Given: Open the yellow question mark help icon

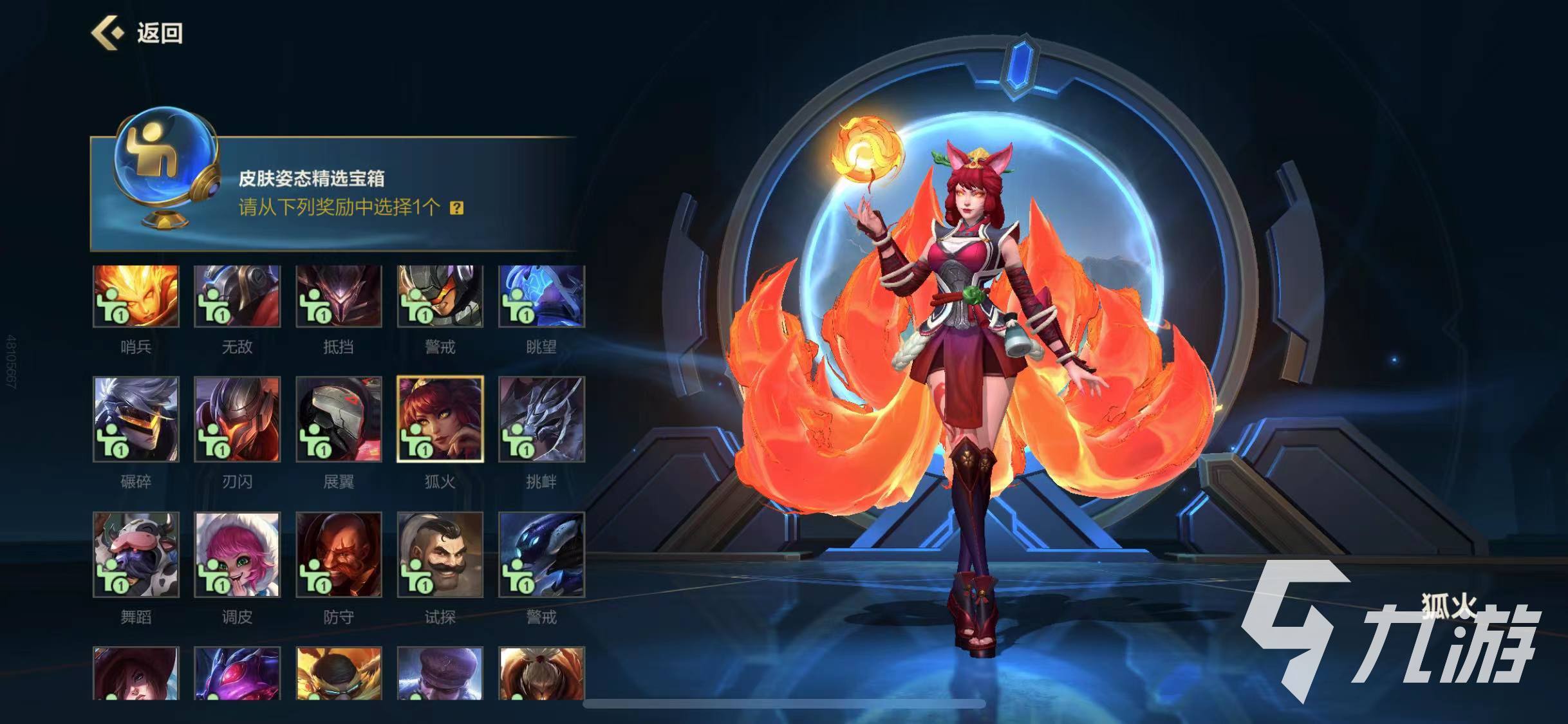Looking at the screenshot, I should 456,208.
